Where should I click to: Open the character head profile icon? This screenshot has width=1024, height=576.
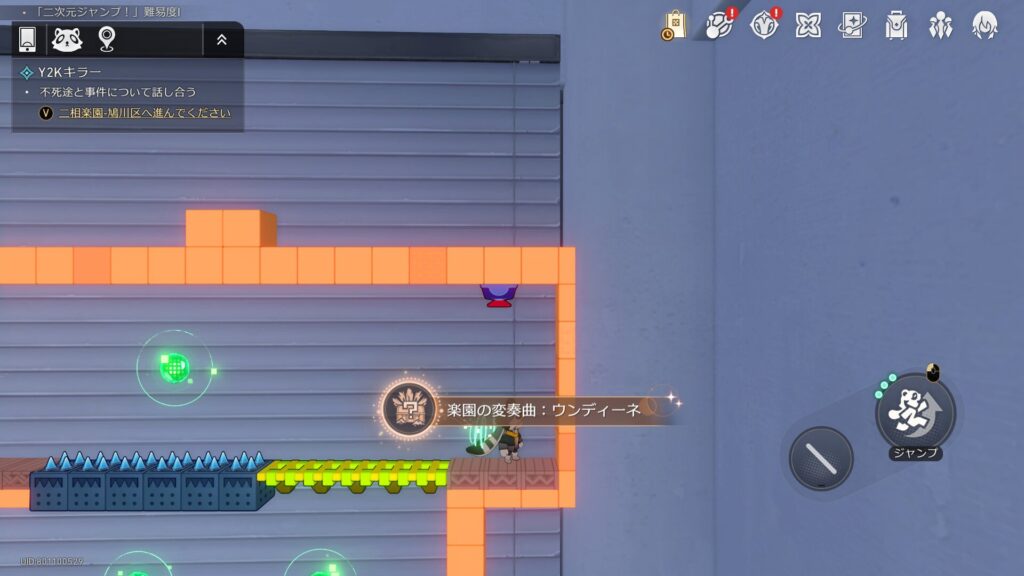pyautogui.click(x=985, y=25)
